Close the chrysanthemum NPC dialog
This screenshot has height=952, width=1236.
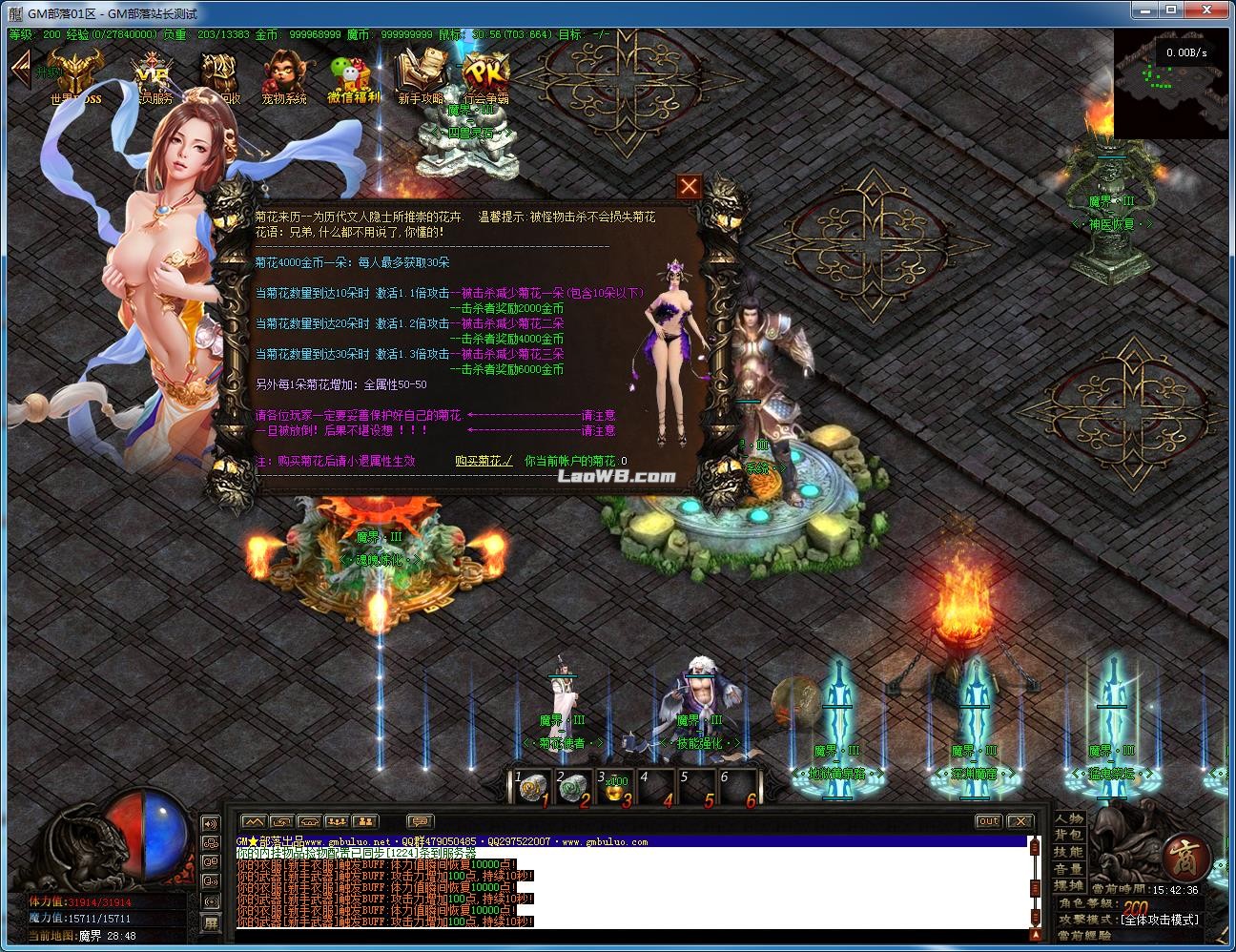point(689,186)
